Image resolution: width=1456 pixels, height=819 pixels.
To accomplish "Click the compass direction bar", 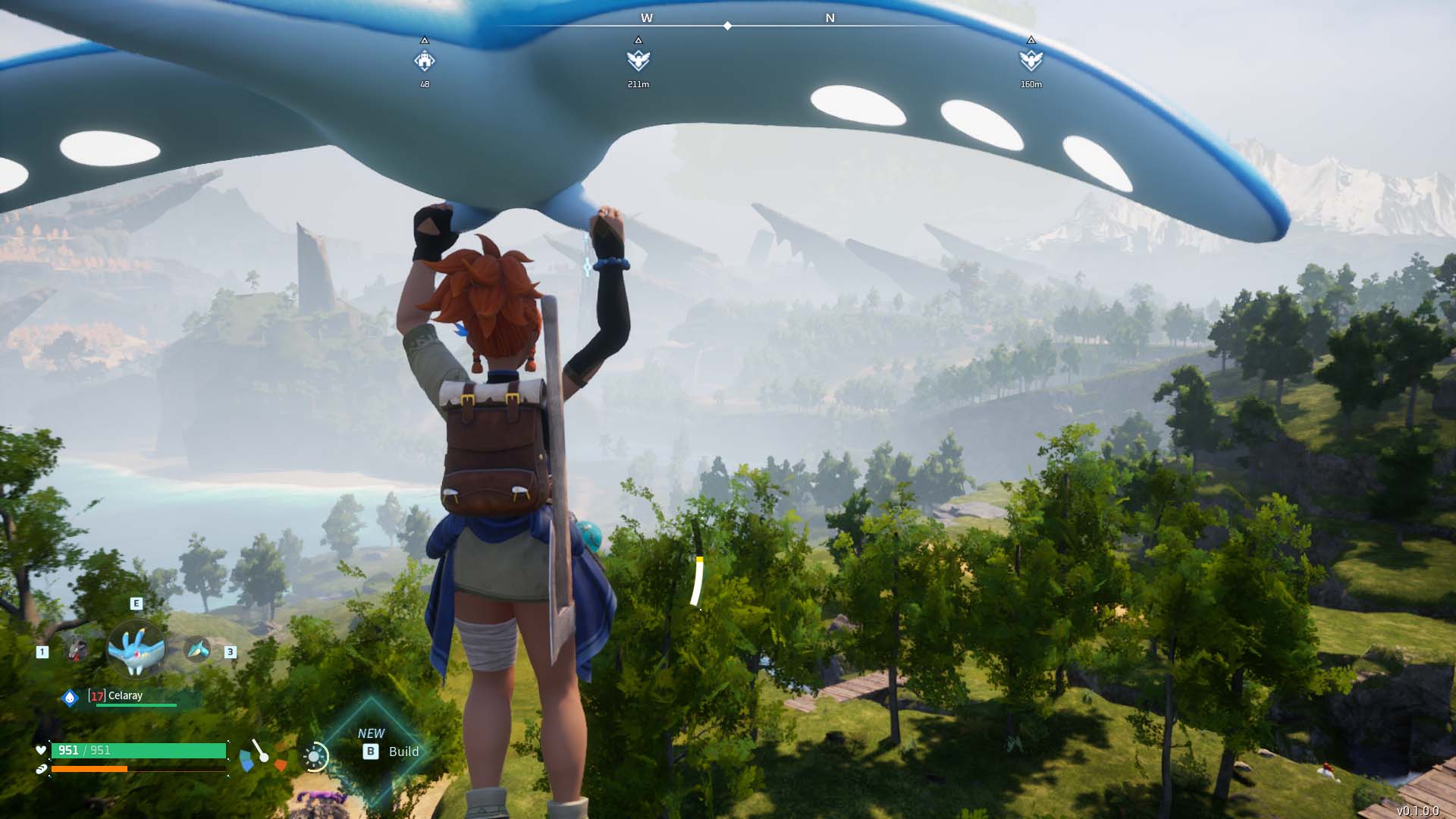I will point(726,26).
